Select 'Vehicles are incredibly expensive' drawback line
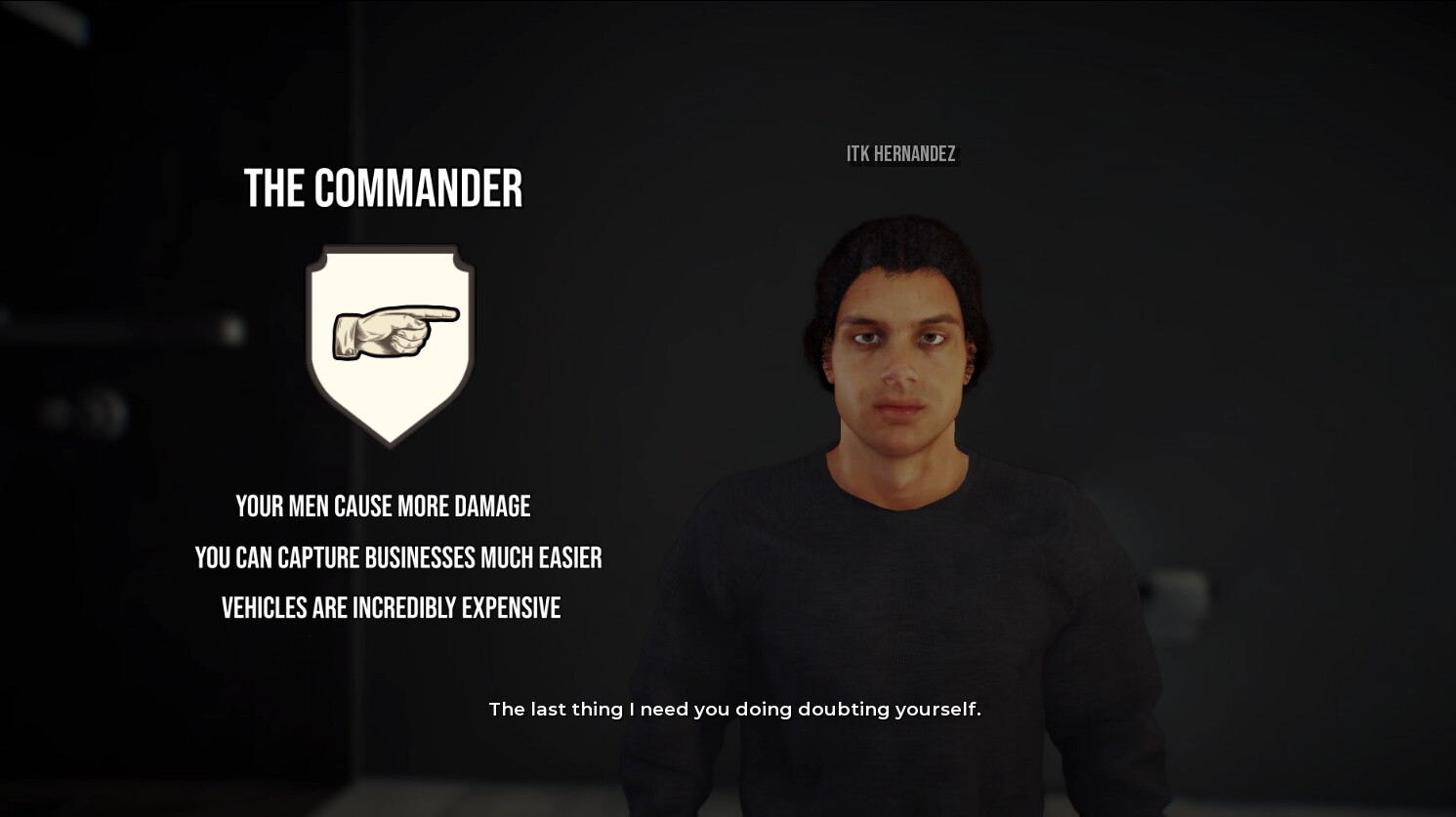 click(x=391, y=606)
